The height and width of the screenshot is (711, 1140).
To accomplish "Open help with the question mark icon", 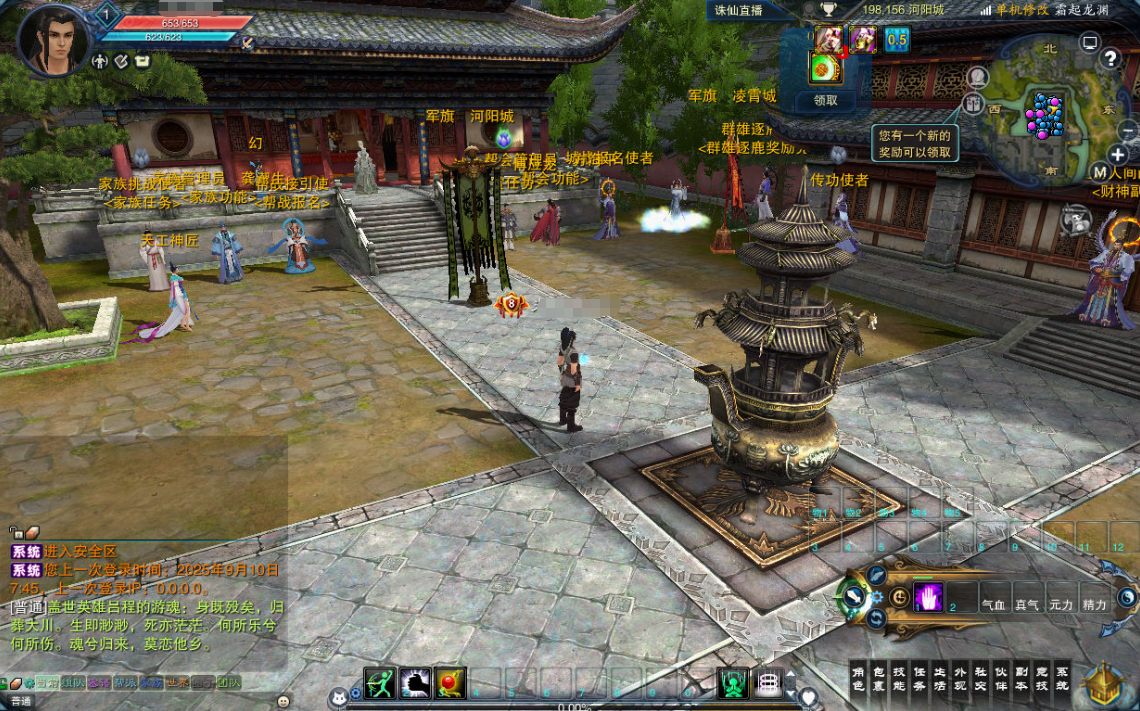I will point(1110,58).
